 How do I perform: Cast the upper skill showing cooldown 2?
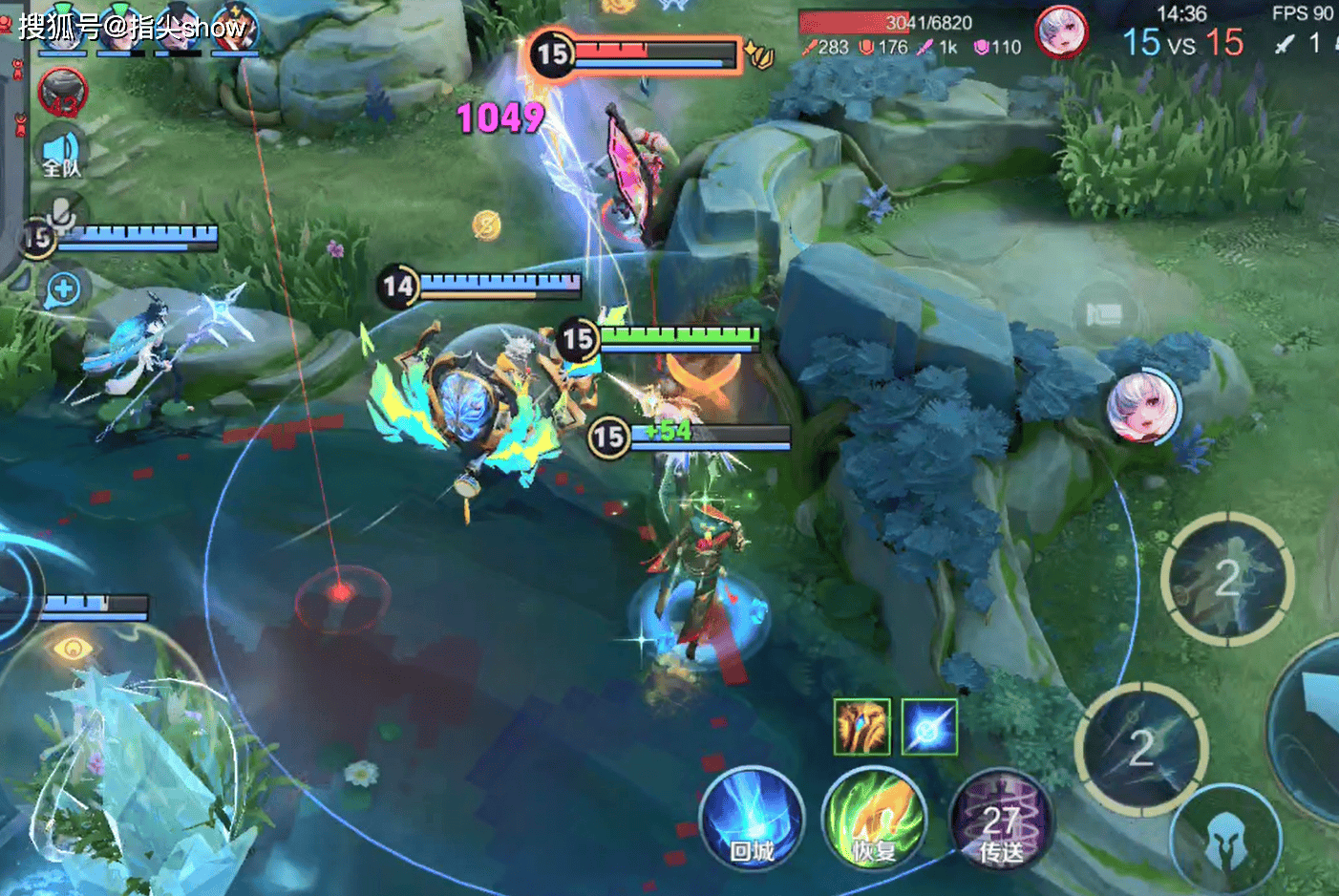[x=1228, y=578]
